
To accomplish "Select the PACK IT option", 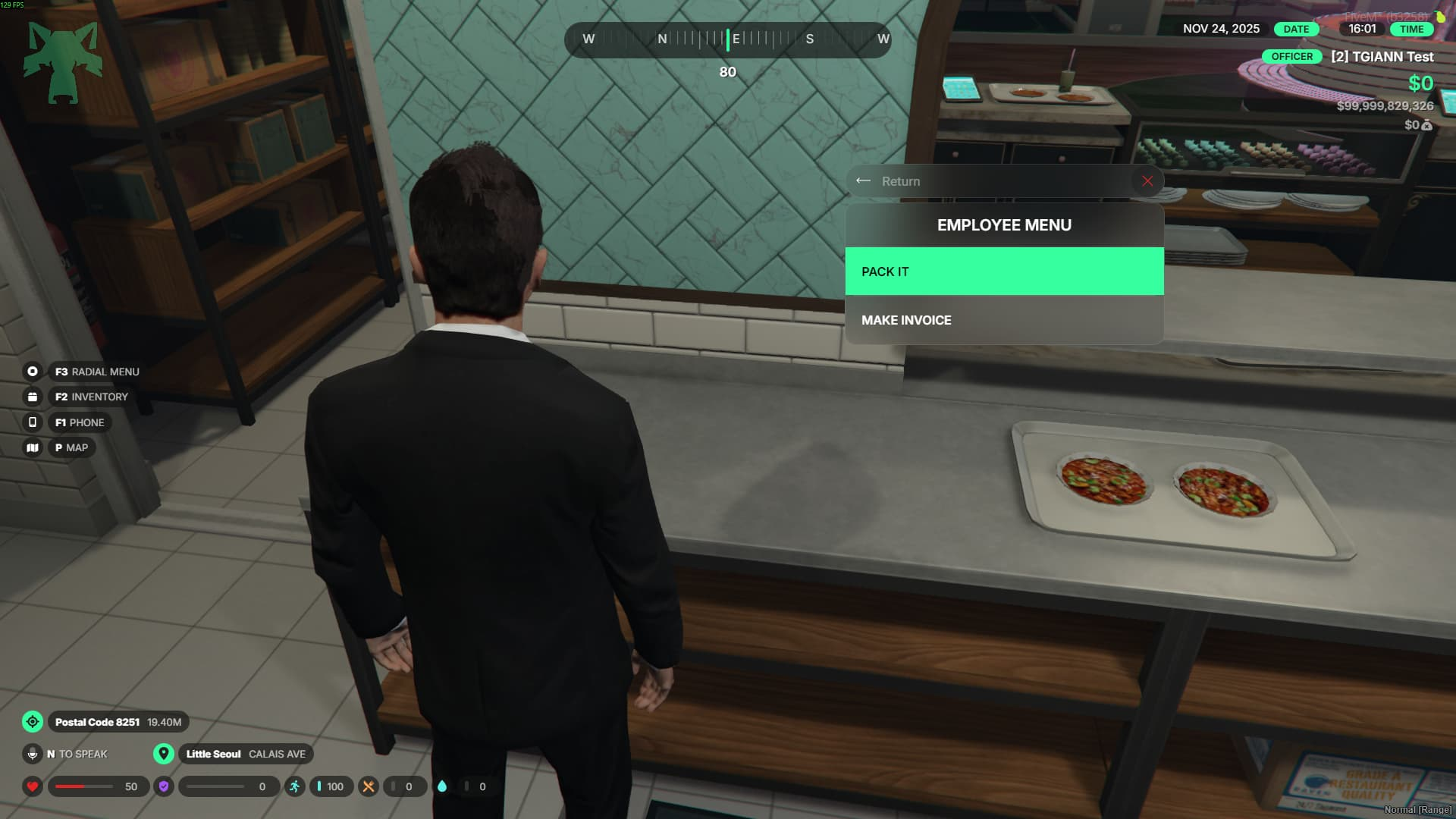I will 1003,271.
